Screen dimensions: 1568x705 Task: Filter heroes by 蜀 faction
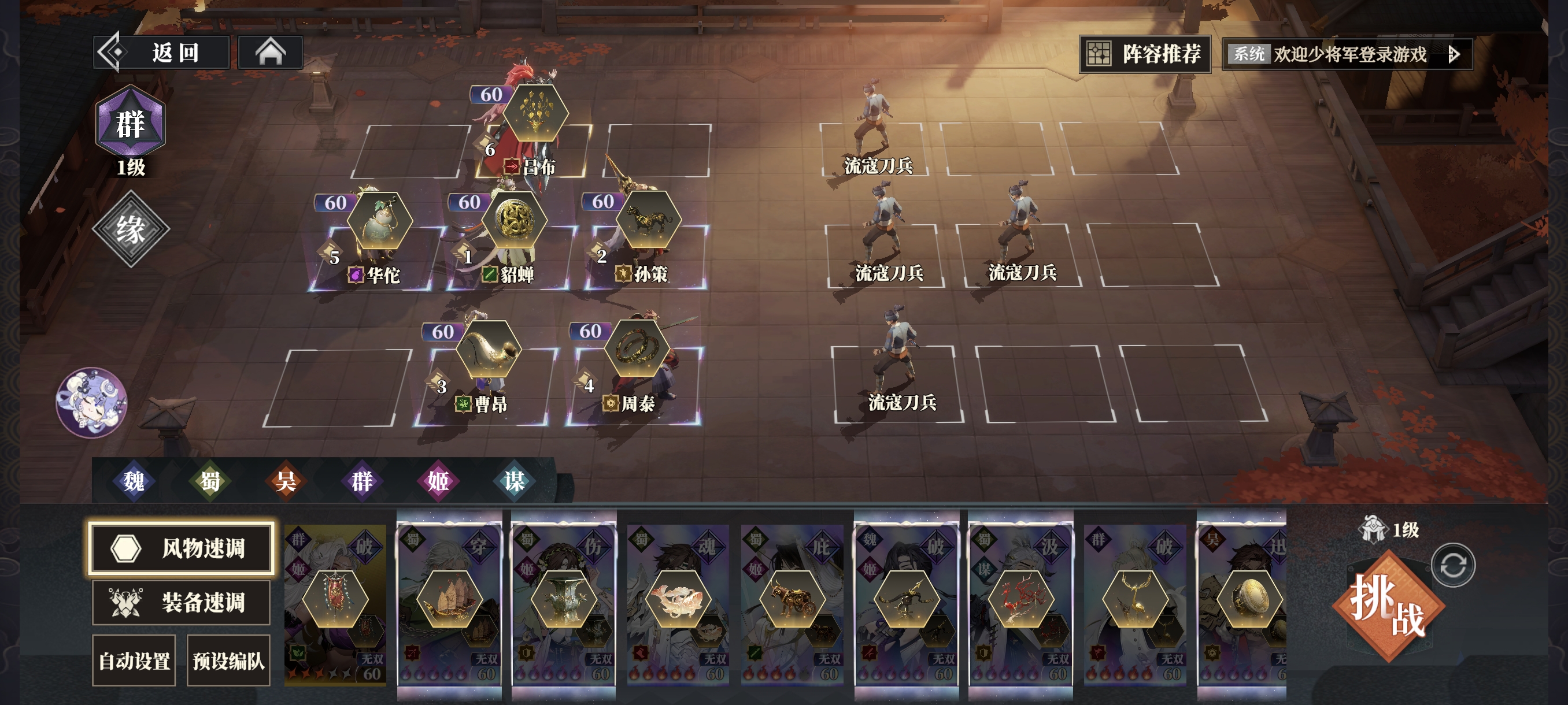210,481
